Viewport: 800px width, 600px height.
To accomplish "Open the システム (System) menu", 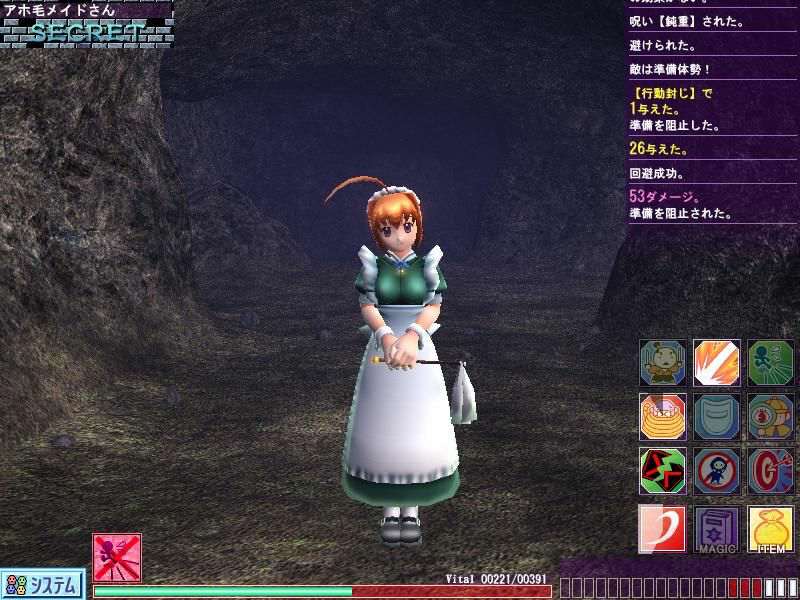I will [x=42, y=584].
